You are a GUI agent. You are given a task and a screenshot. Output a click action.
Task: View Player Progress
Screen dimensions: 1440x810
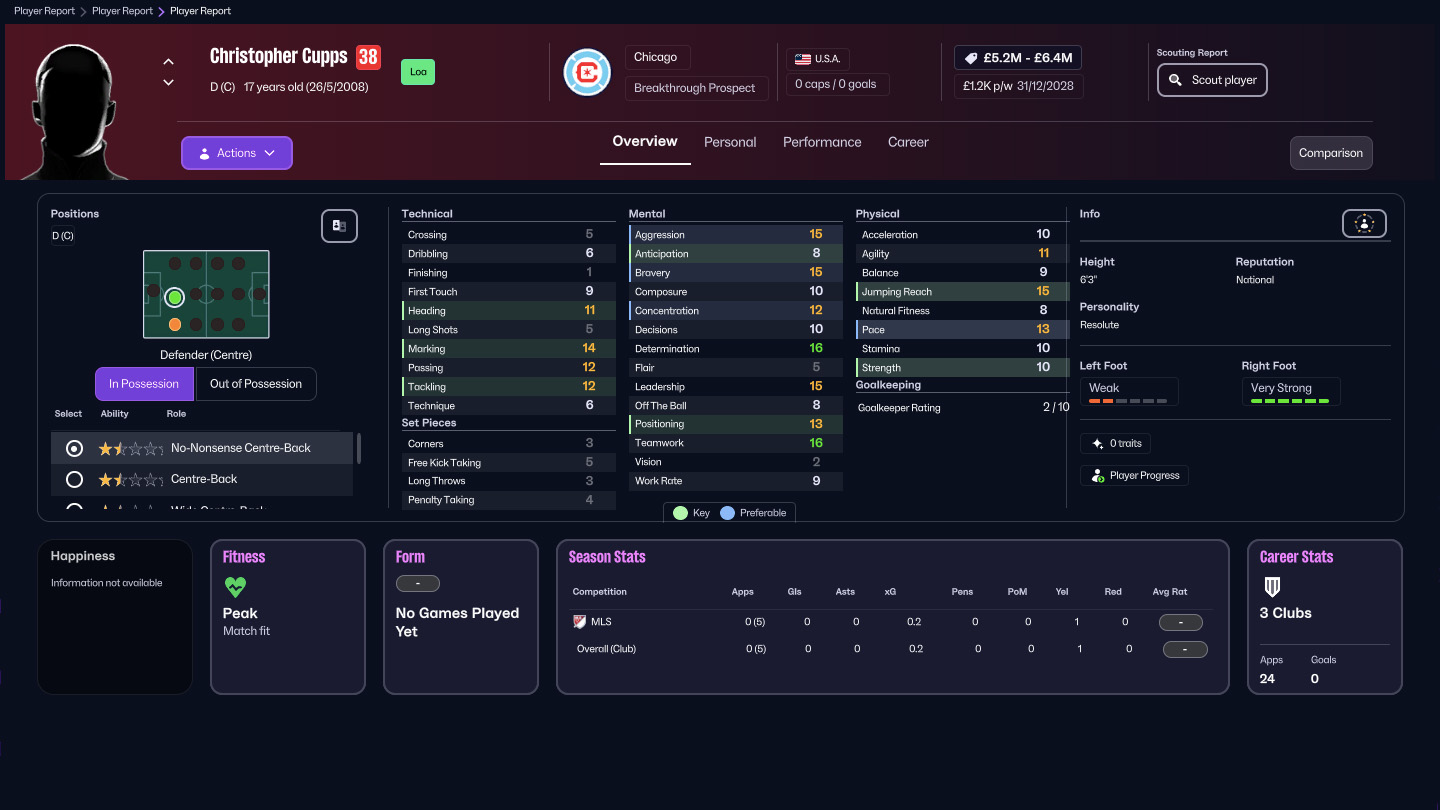coord(1134,475)
